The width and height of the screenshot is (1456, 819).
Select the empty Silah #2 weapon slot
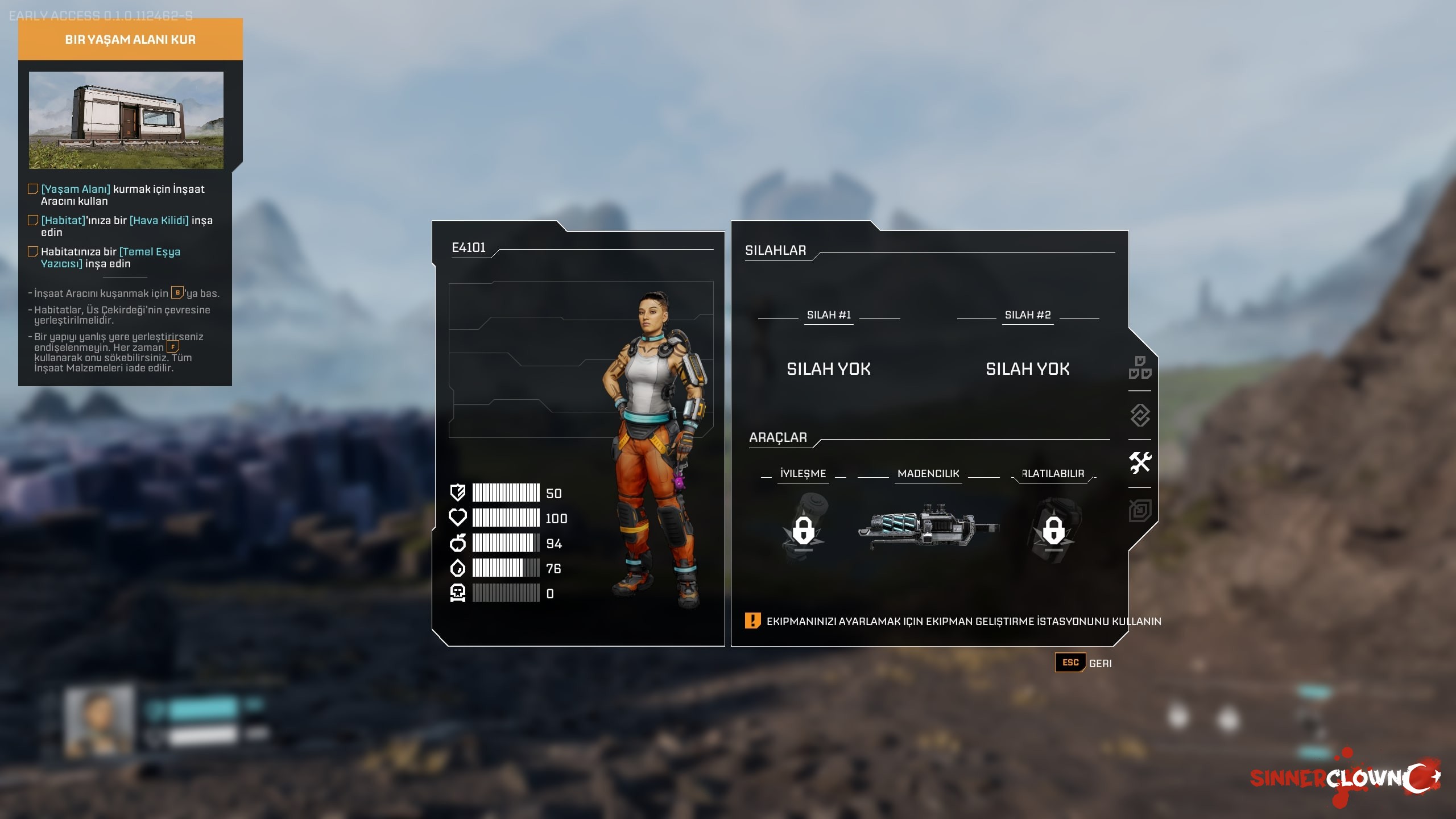(x=1027, y=369)
